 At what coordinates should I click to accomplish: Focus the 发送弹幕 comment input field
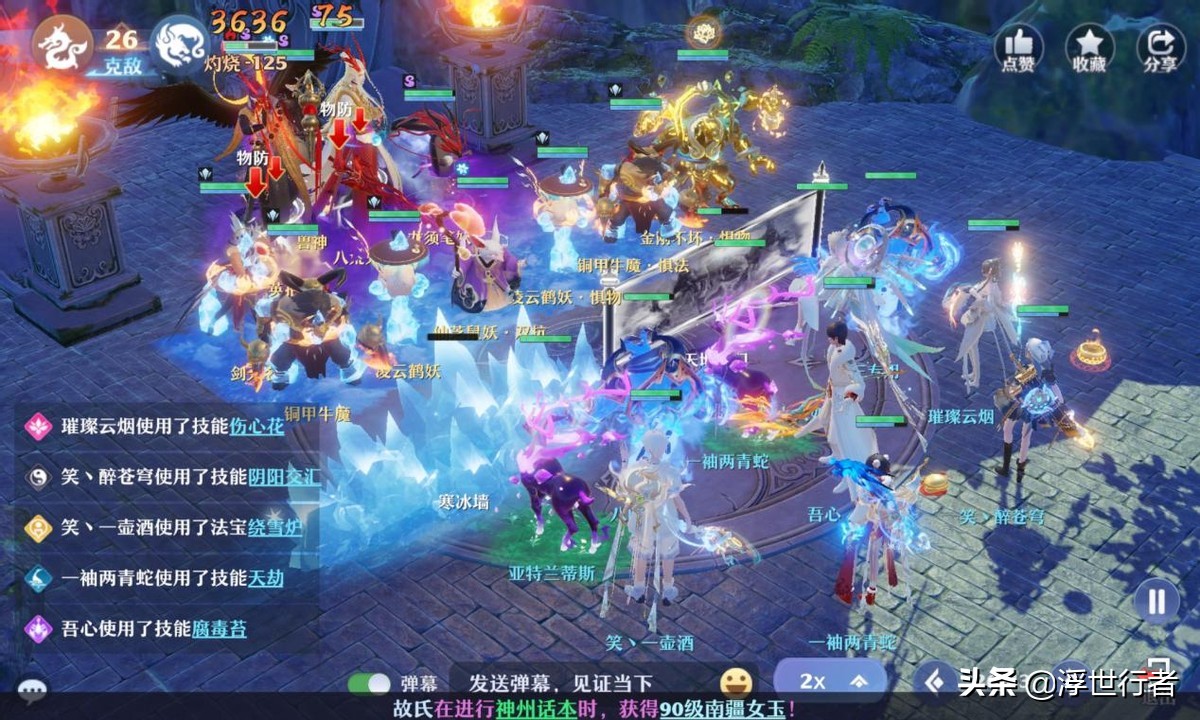pos(560,684)
